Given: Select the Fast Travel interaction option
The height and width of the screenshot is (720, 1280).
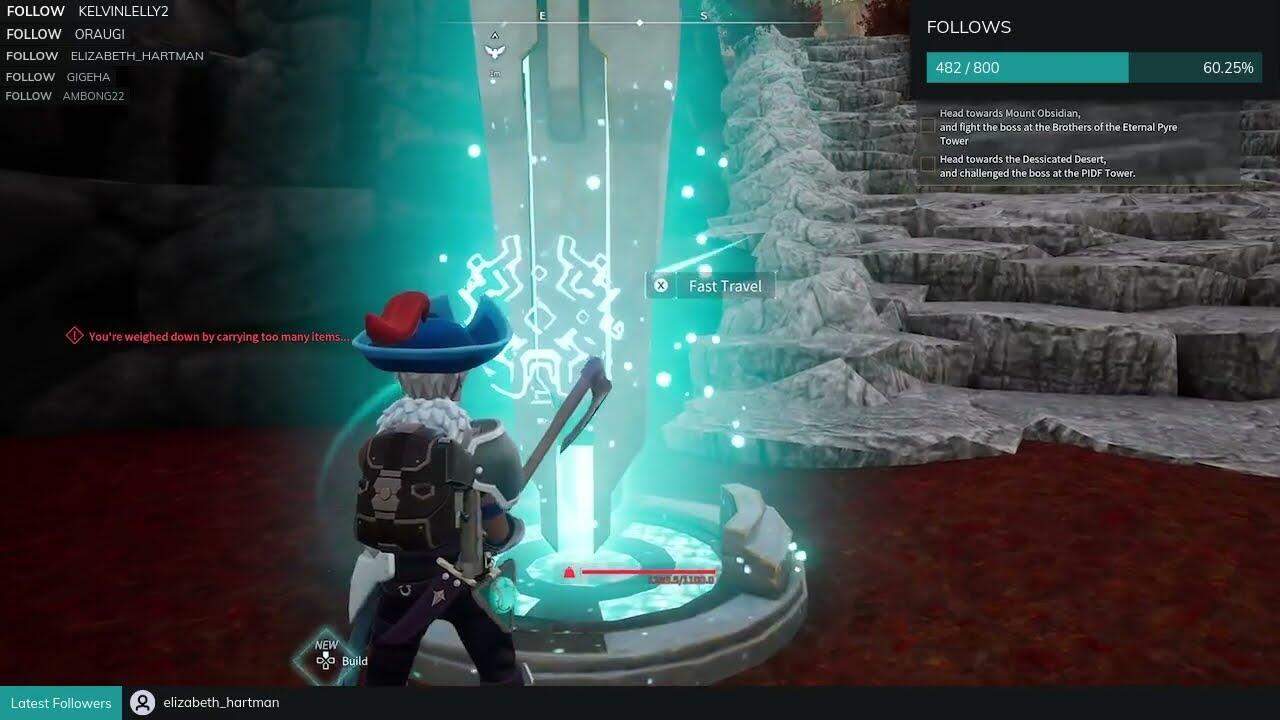Looking at the screenshot, I should pyautogui.click(x=710, y=286).
